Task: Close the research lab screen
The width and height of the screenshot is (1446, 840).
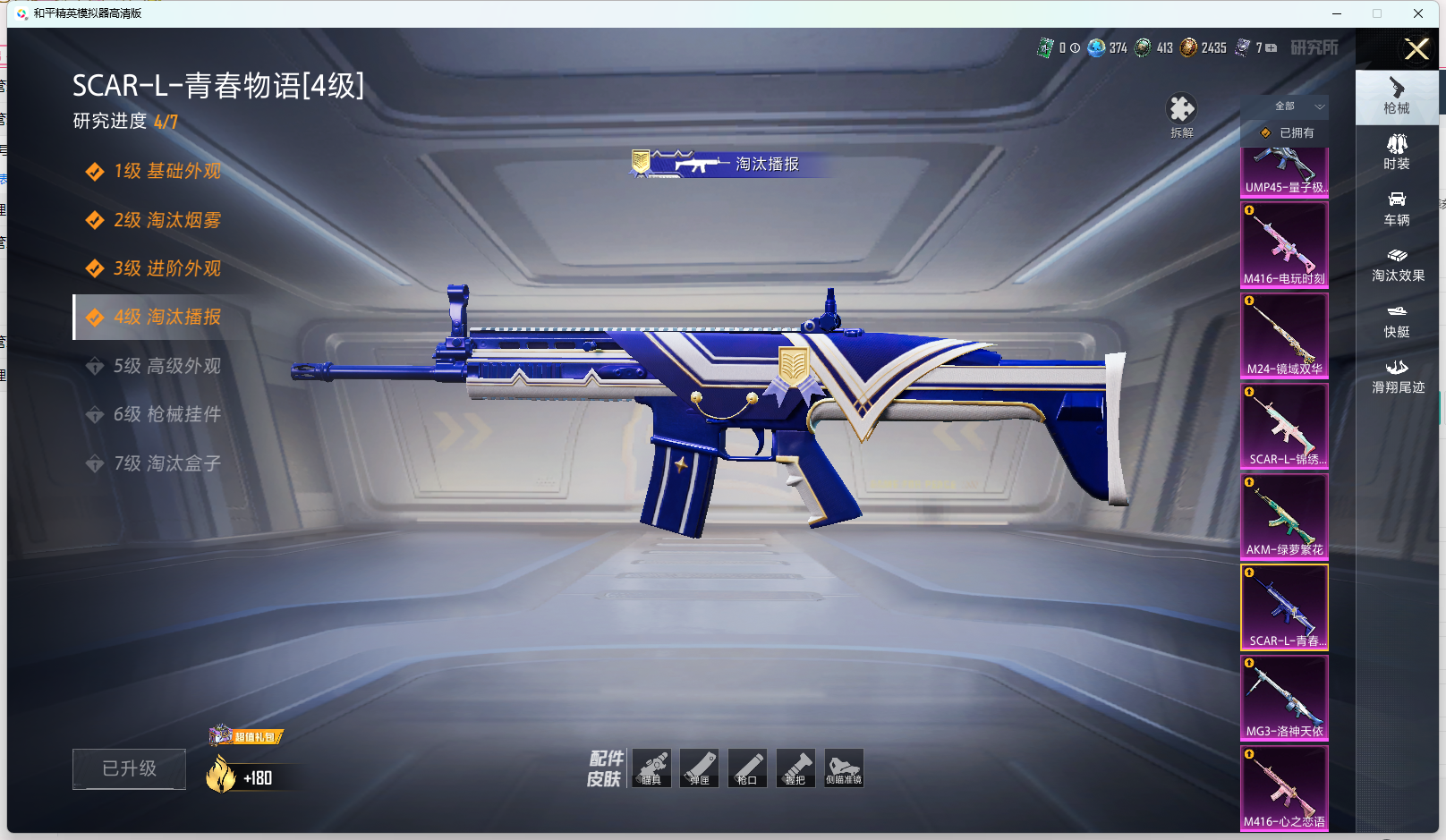Action: (1416, 49)
